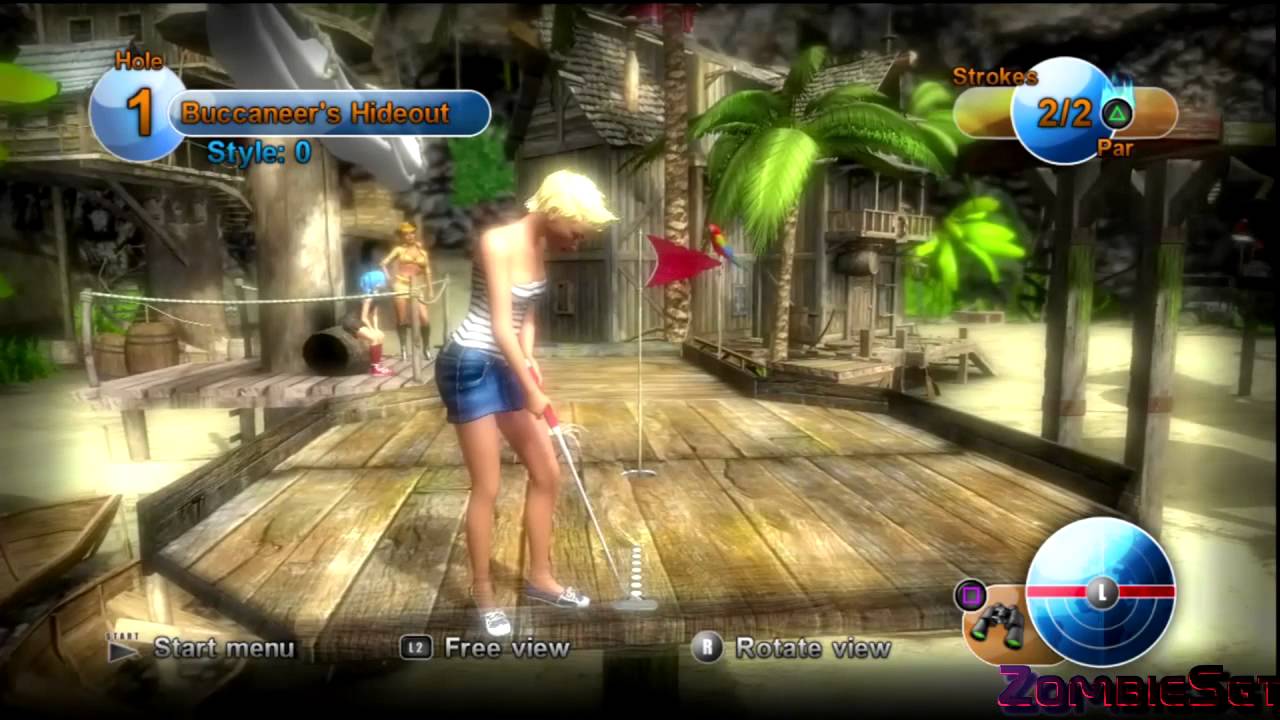The width and height of the screenshot is (1280, 720).
Task: Open the Start menu label
Action: click(223, 648)
